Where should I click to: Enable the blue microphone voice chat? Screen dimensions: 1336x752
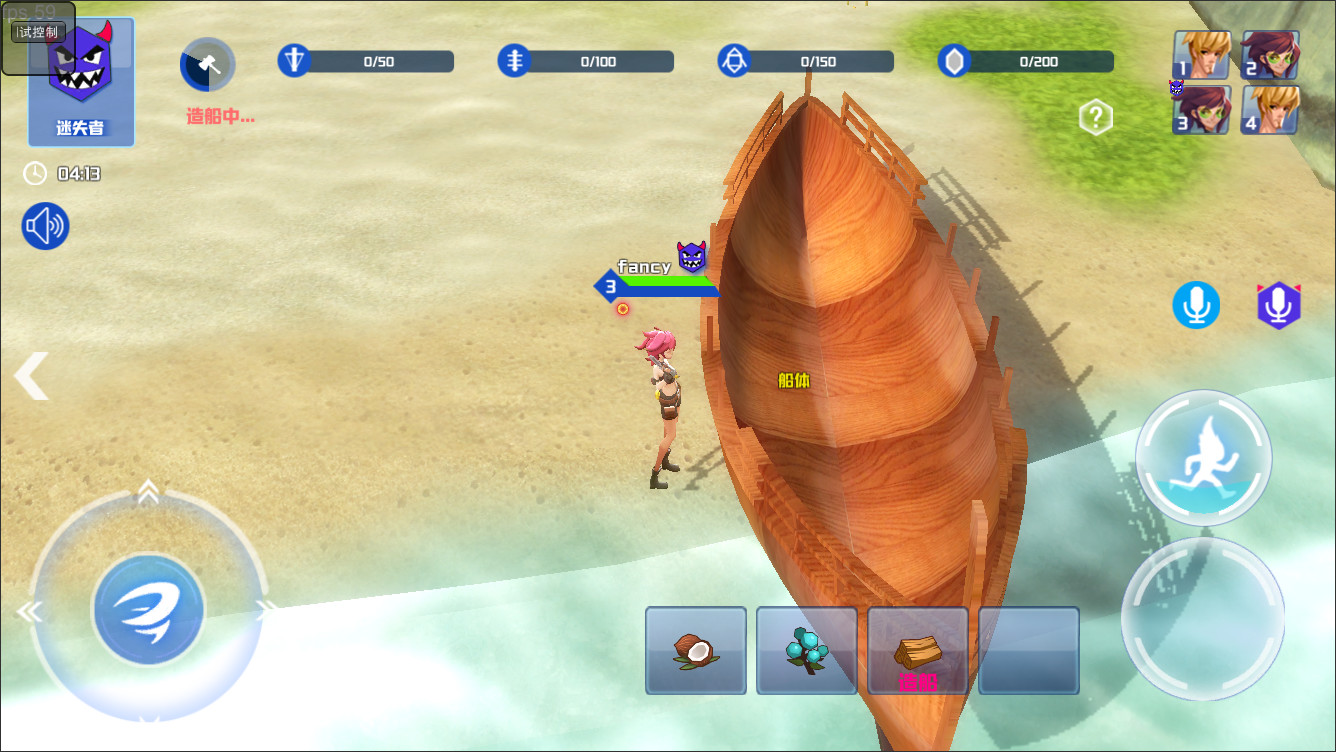pyautogui.click(x=1196, y=305)
